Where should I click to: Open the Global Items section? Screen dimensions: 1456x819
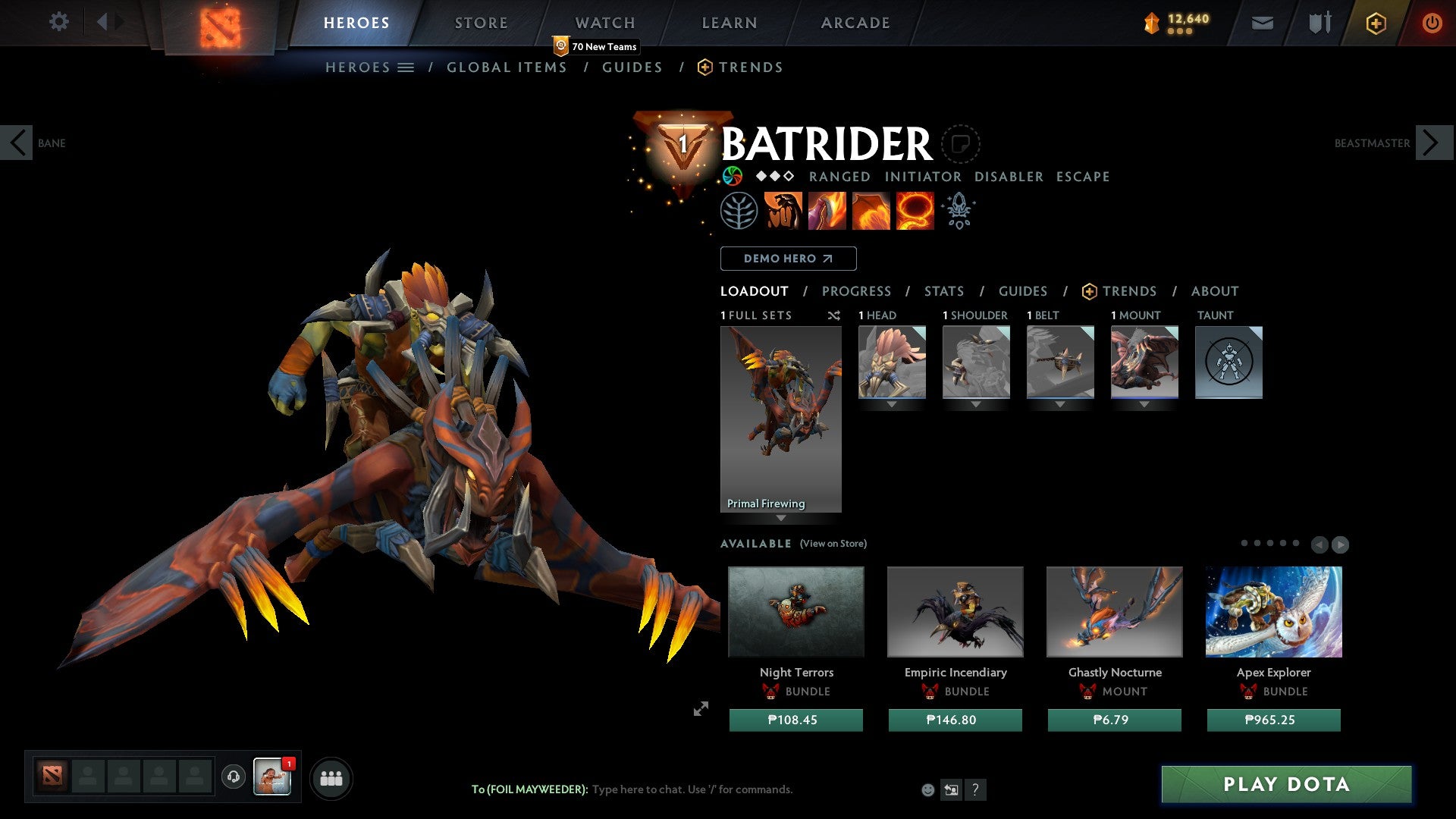(x=507, y=67)
